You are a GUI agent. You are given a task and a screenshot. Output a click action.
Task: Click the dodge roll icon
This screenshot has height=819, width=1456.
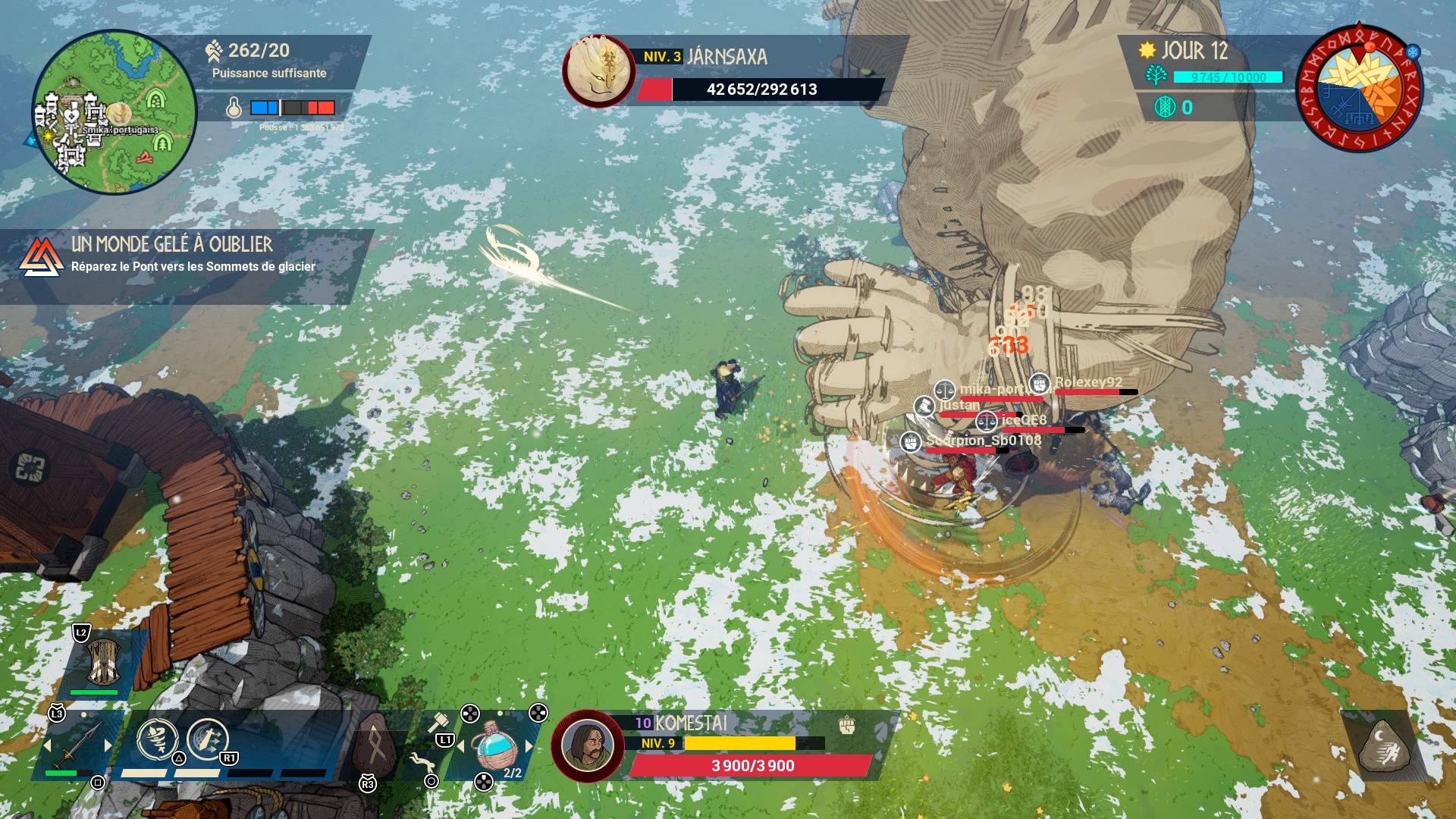click(x=421, y=761)
